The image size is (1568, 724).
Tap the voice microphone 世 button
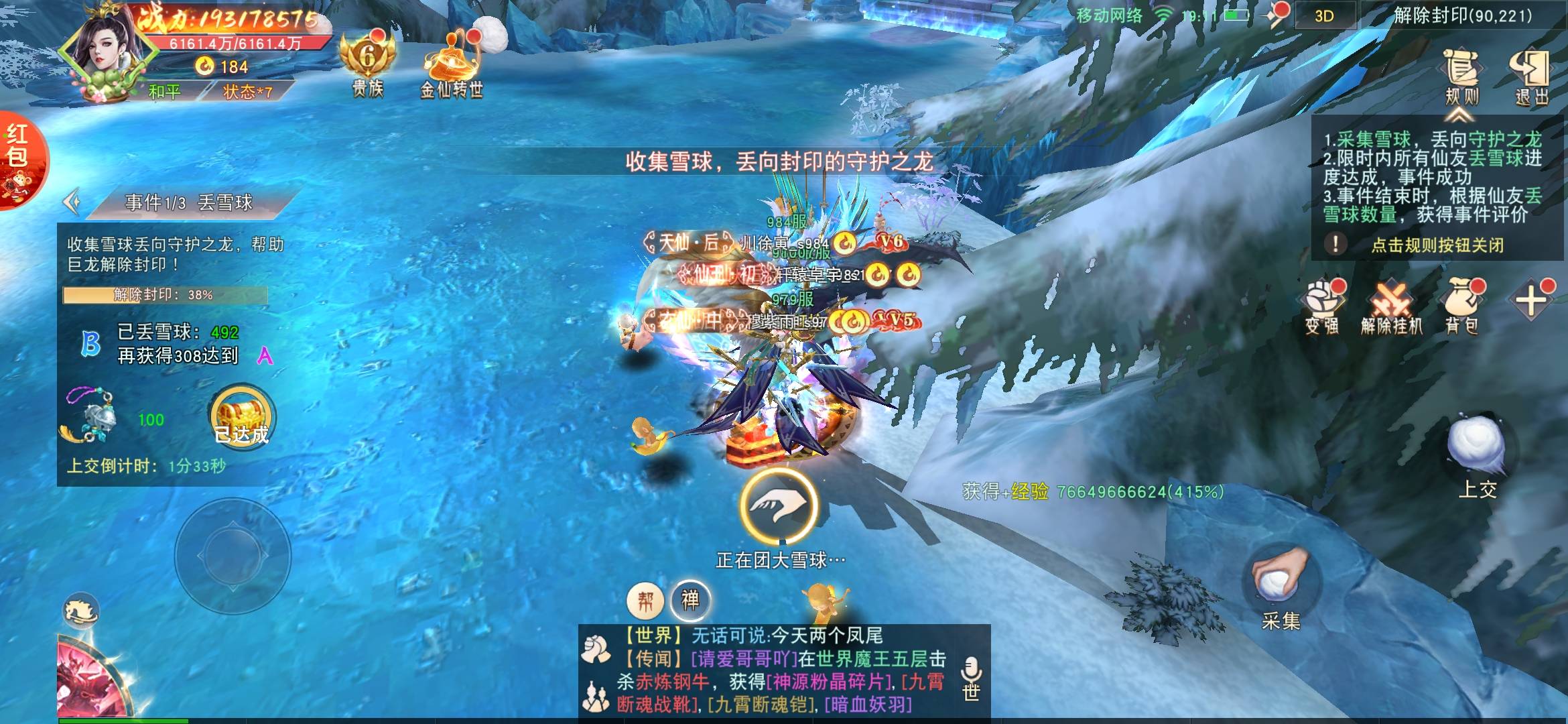click(971, 677)
